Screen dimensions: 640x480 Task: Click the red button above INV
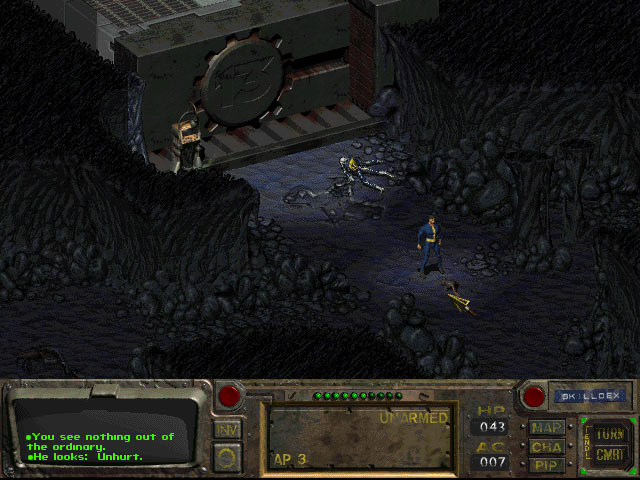pyautogui.click(x=229, y=395)
